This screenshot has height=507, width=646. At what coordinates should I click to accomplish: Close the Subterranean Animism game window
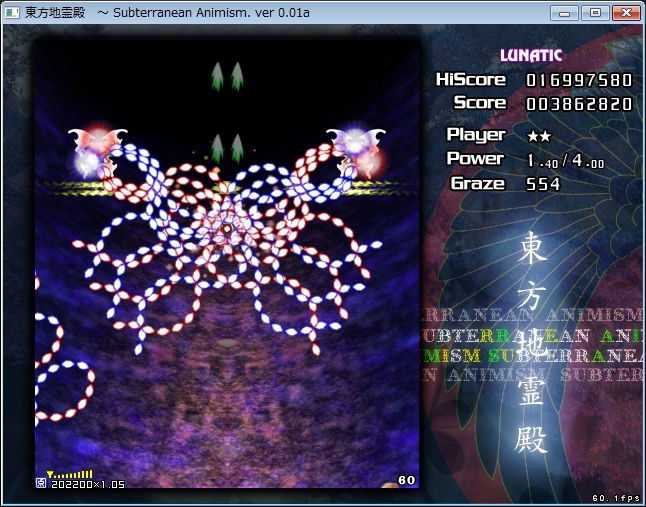pos(625,12)
